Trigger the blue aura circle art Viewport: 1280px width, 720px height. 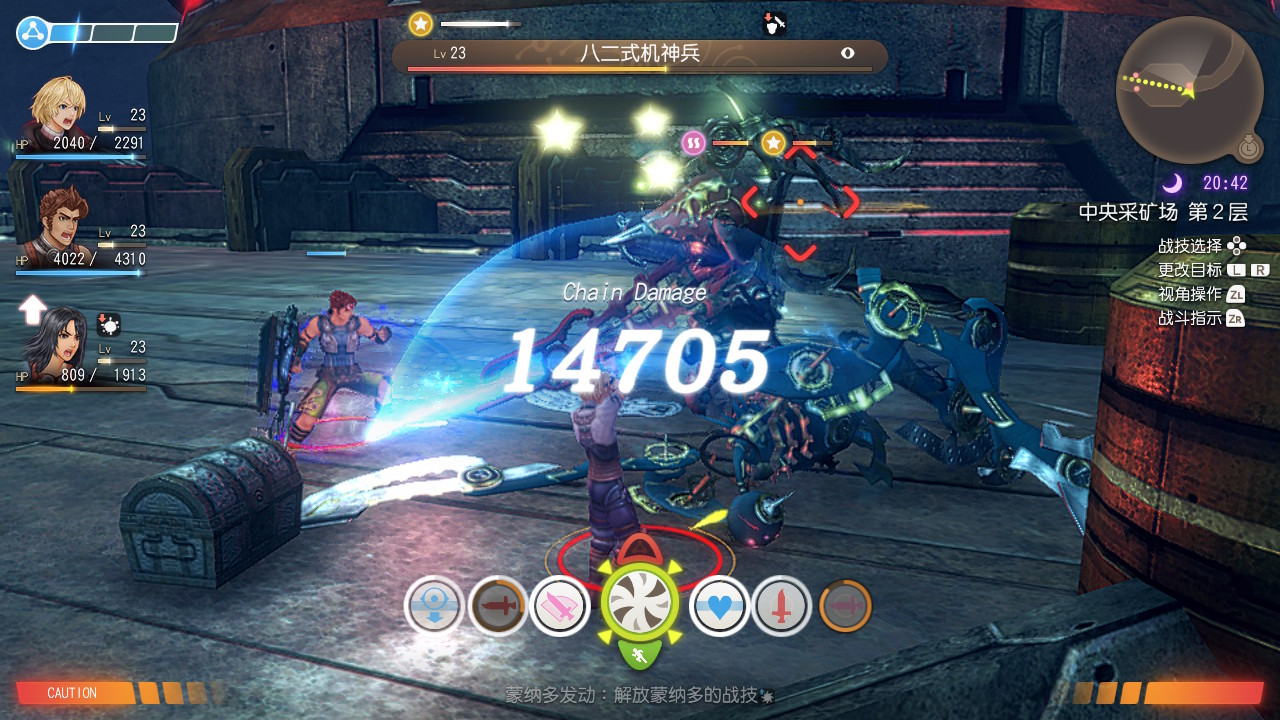(434, 606)
